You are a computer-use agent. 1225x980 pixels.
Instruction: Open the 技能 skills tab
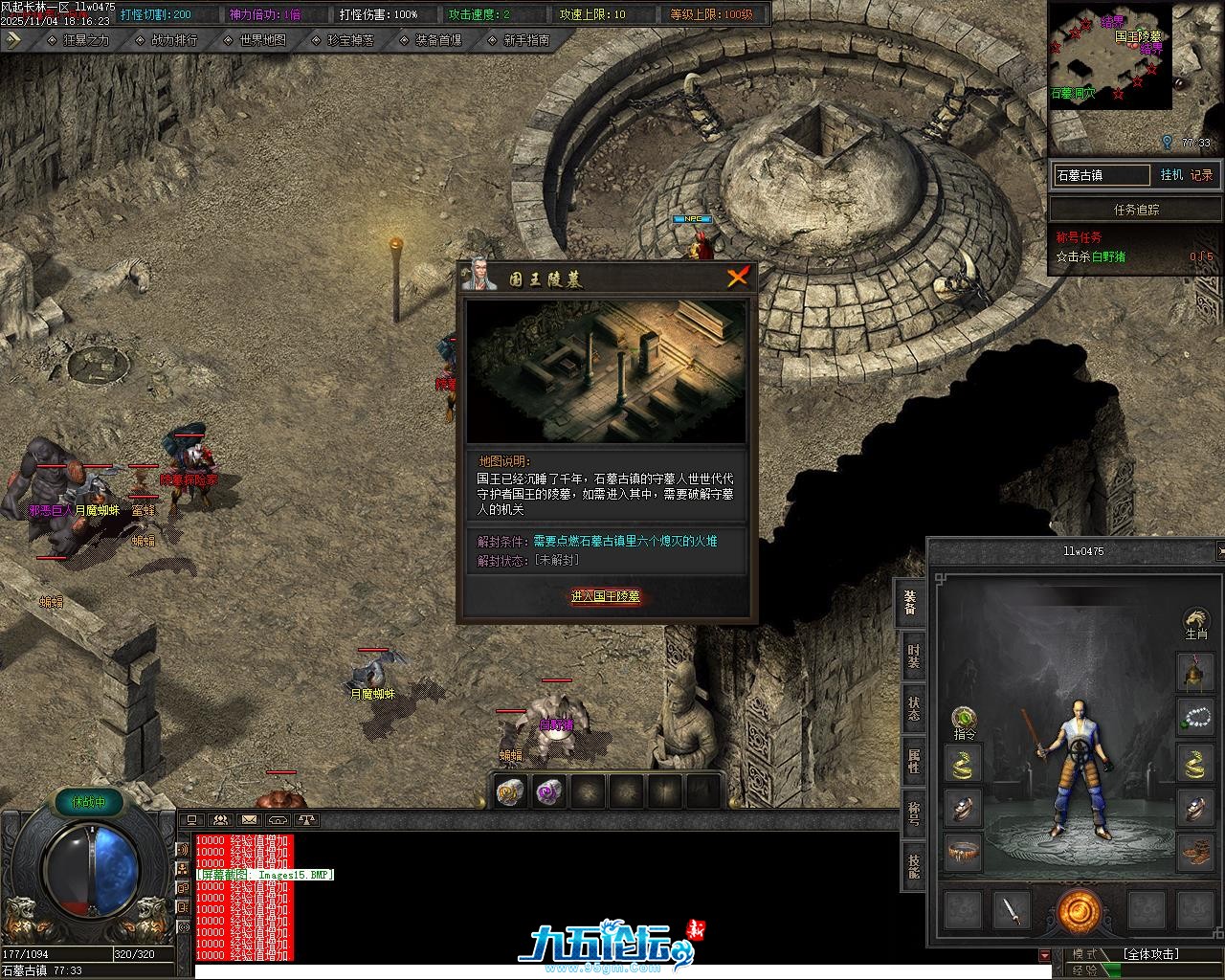(913, 867)
